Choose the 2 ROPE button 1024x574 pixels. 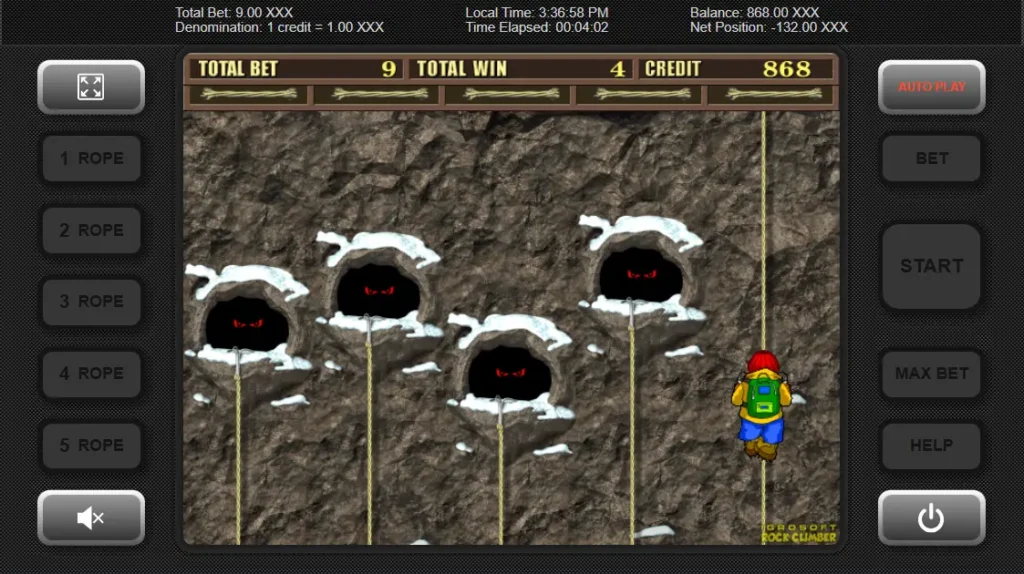click(x=91, y=231)
